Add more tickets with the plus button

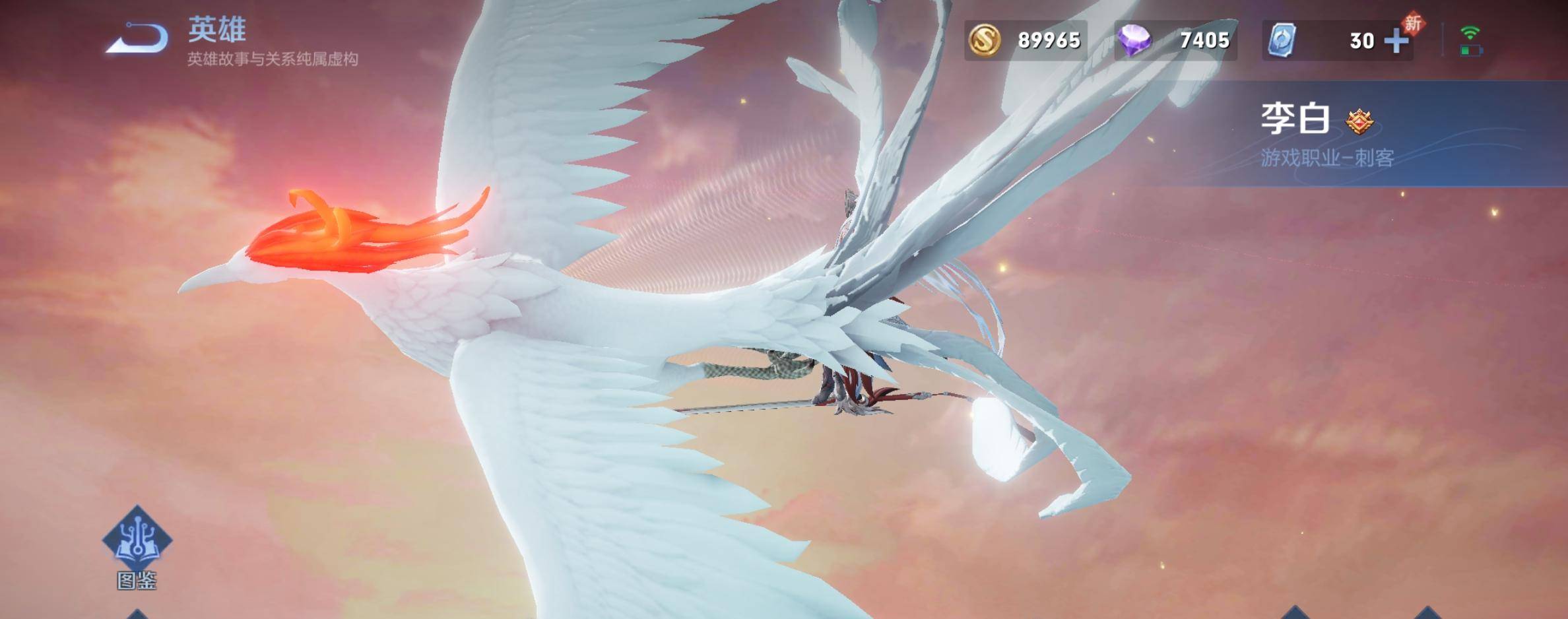coord(1396,41)
